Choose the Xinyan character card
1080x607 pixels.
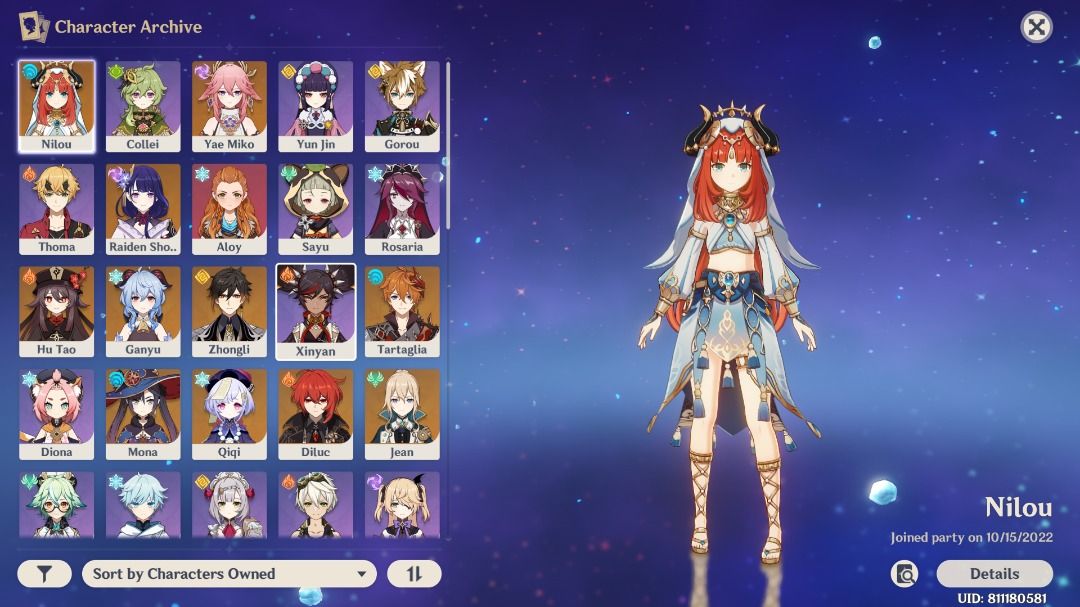click(x=316, y=311)
